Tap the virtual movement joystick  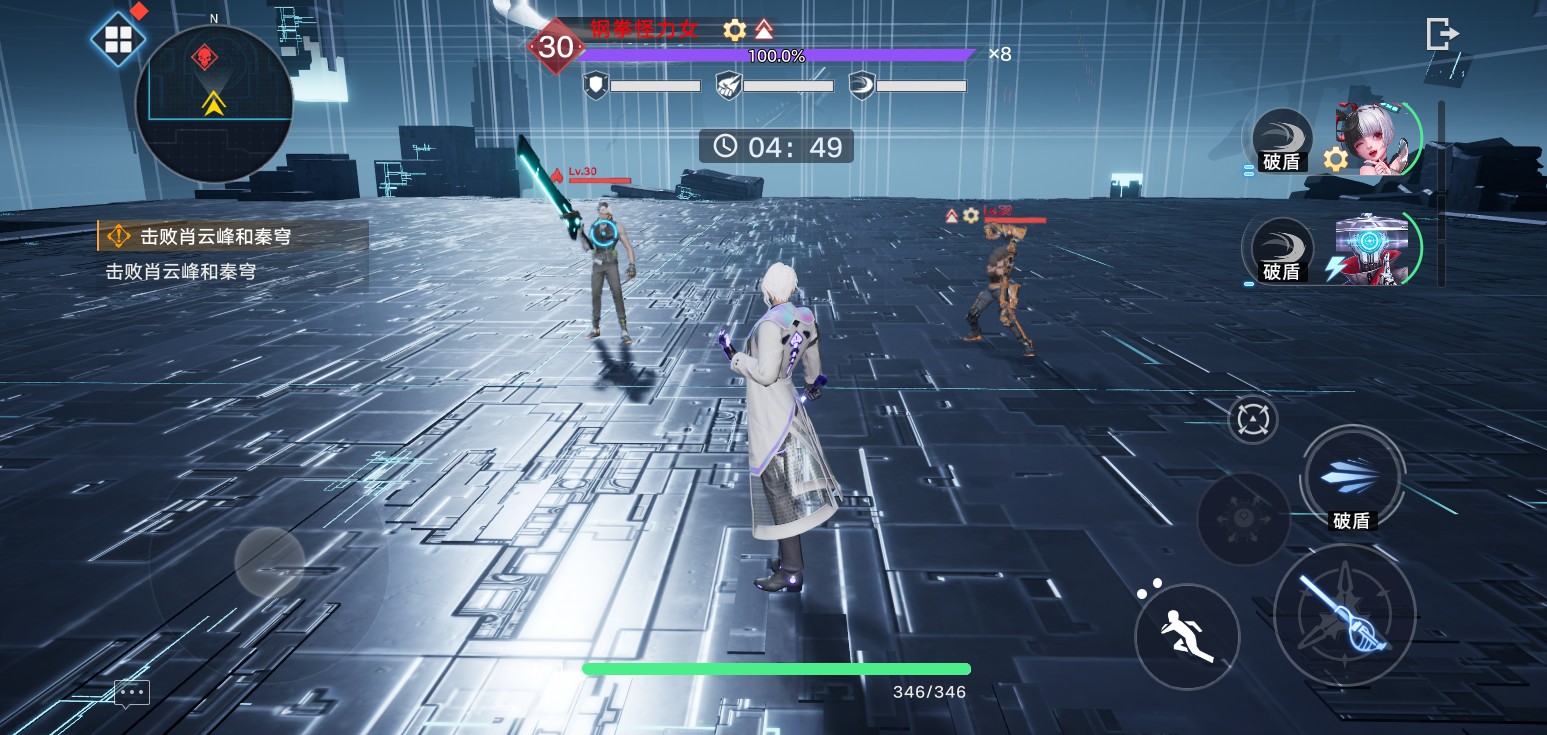click(x=269, y=563)
